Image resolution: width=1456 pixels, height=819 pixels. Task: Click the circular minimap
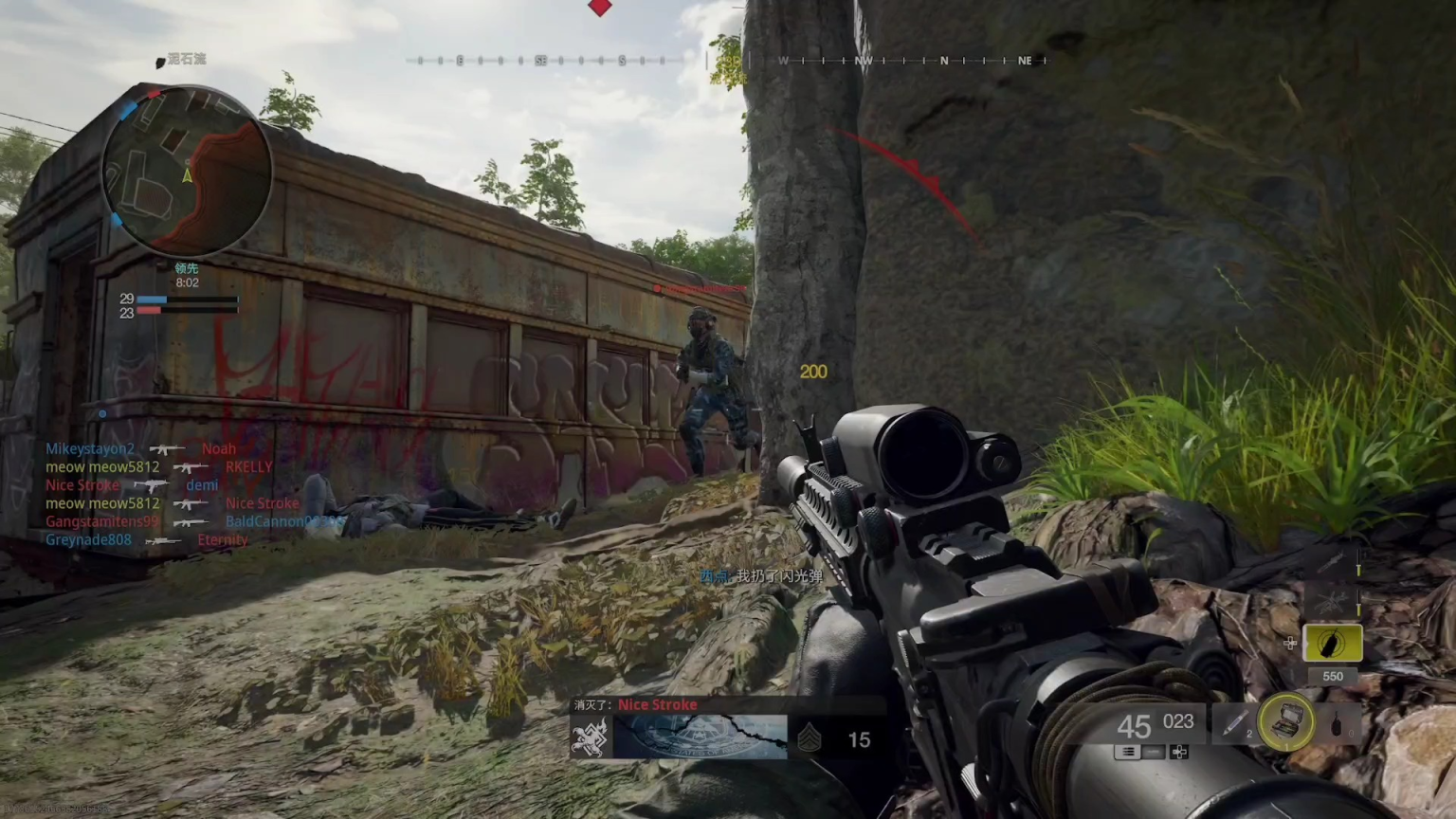[187, 172]
